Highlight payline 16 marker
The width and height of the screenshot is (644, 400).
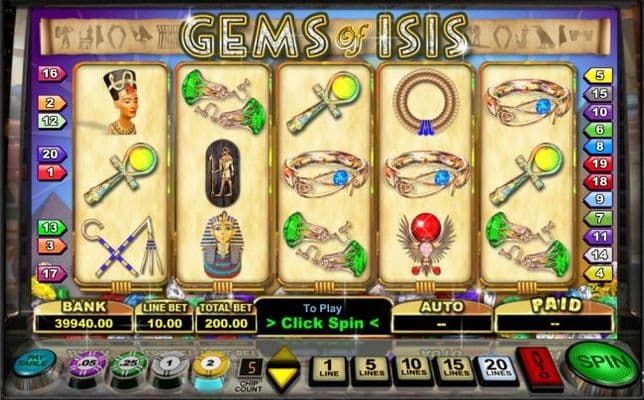(x=50, y=74)
